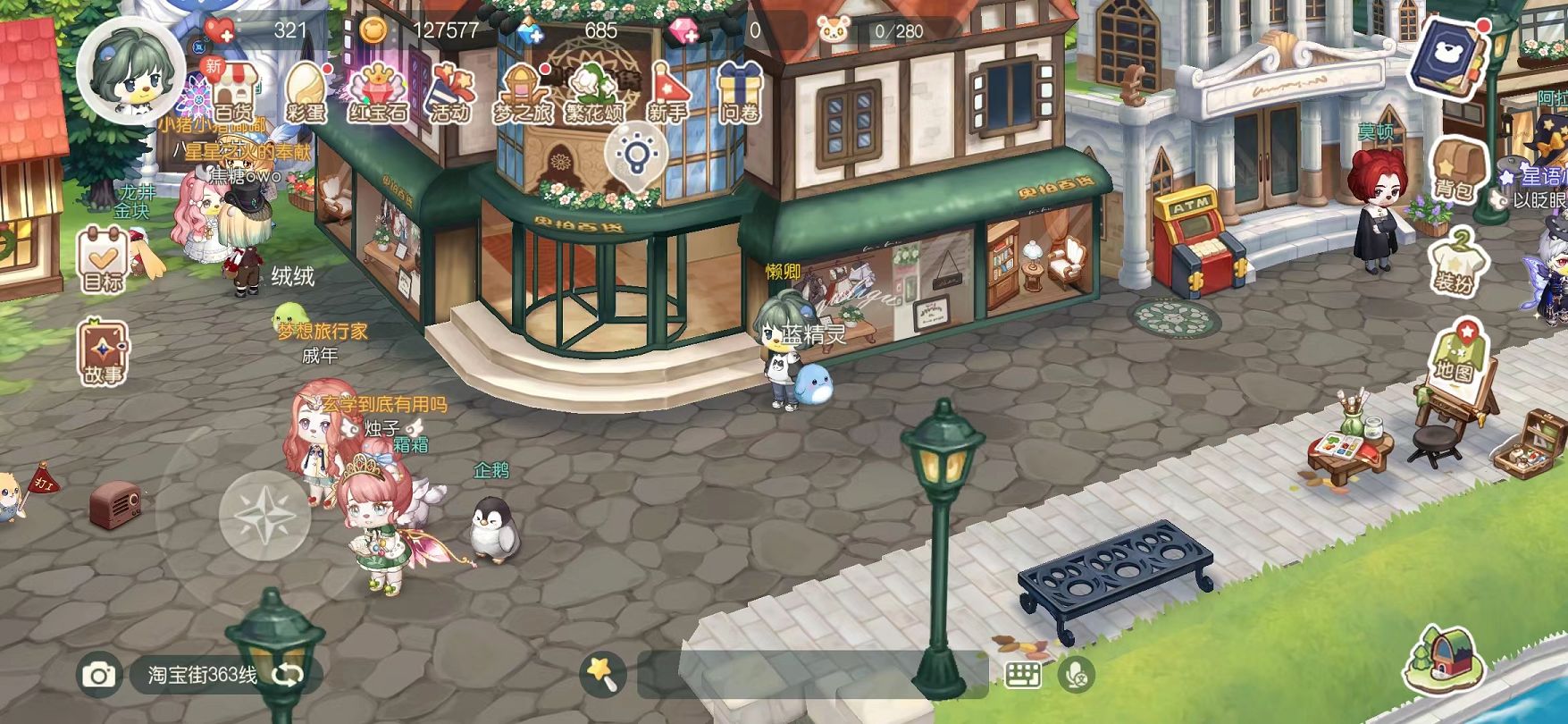1568x724 pixels.
Task: Tap the camera screenshot button
Action: pyautogui.click(x=98, y=675)
